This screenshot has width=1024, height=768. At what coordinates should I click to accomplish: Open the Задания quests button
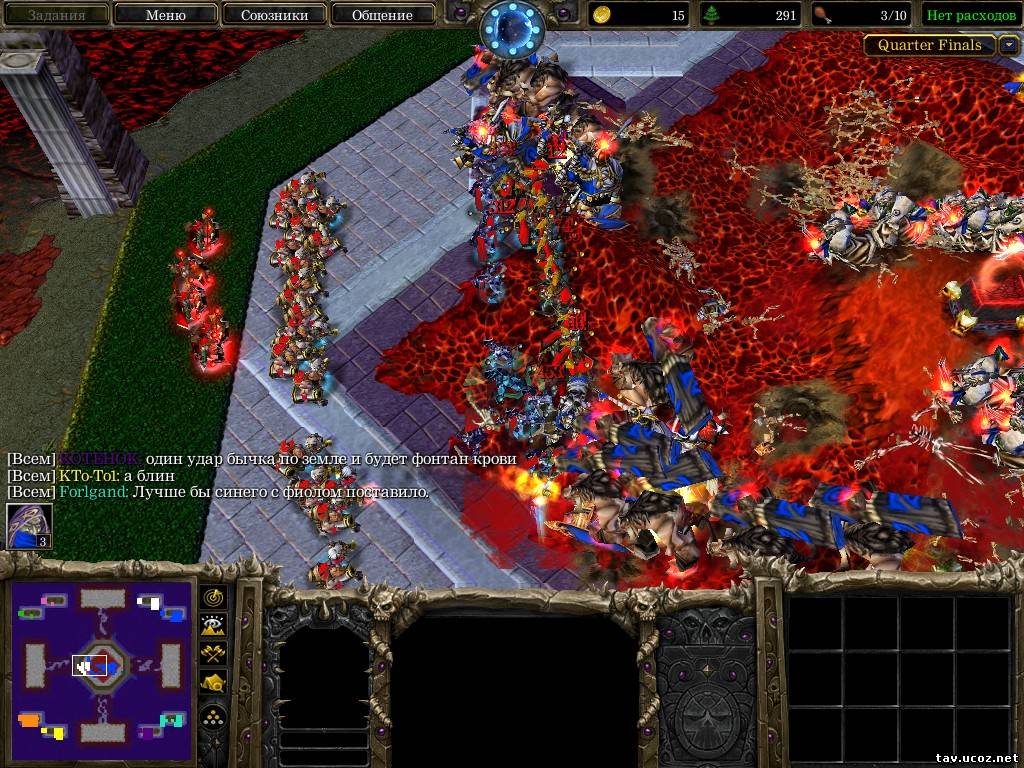[56, 15]
